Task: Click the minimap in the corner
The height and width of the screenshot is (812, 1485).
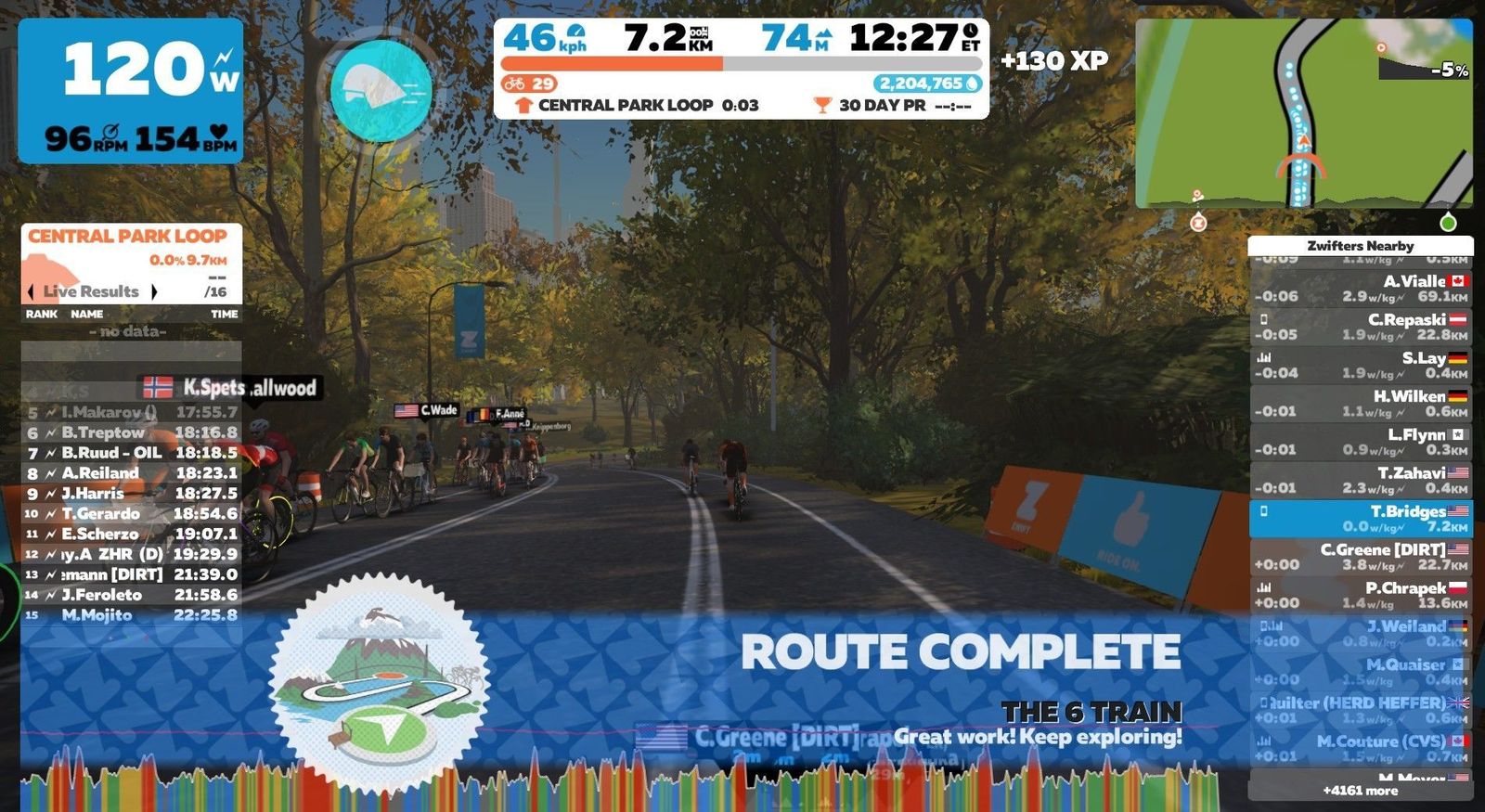Action: (x=1303, y=113)
